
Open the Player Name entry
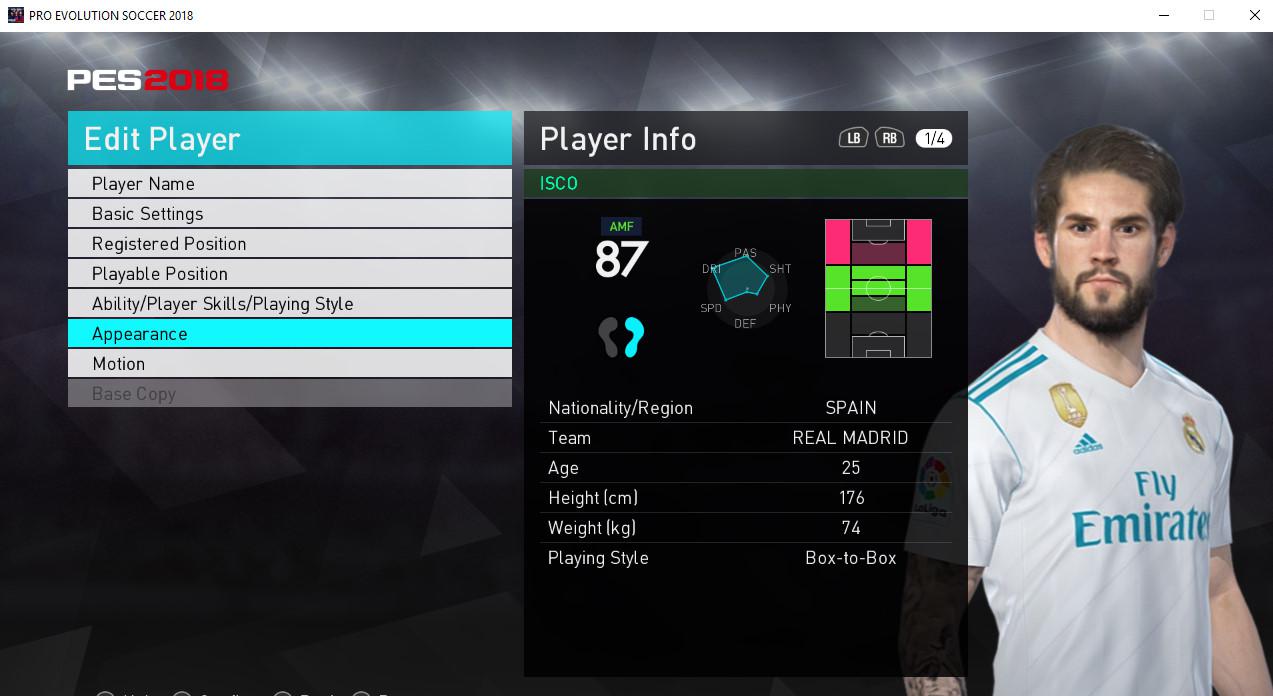(x=289, y=184)
